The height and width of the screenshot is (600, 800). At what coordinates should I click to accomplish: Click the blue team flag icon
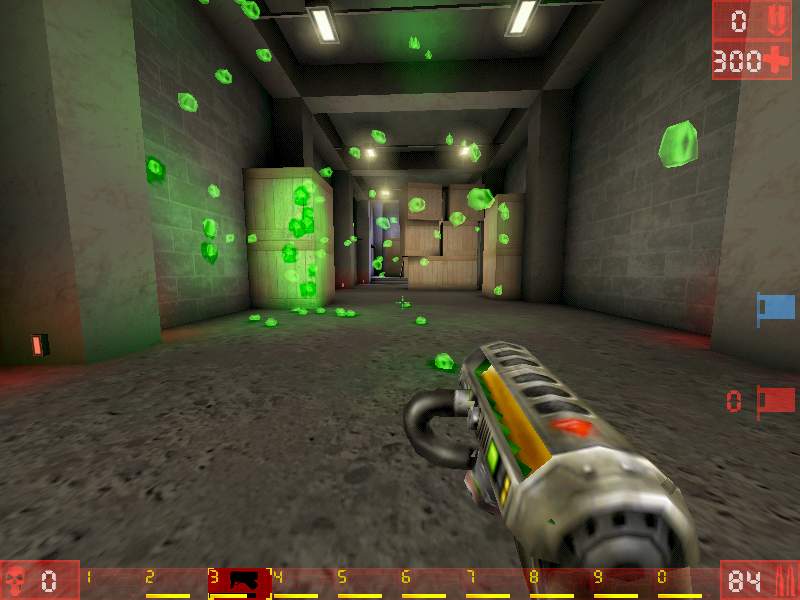point(775,306)
